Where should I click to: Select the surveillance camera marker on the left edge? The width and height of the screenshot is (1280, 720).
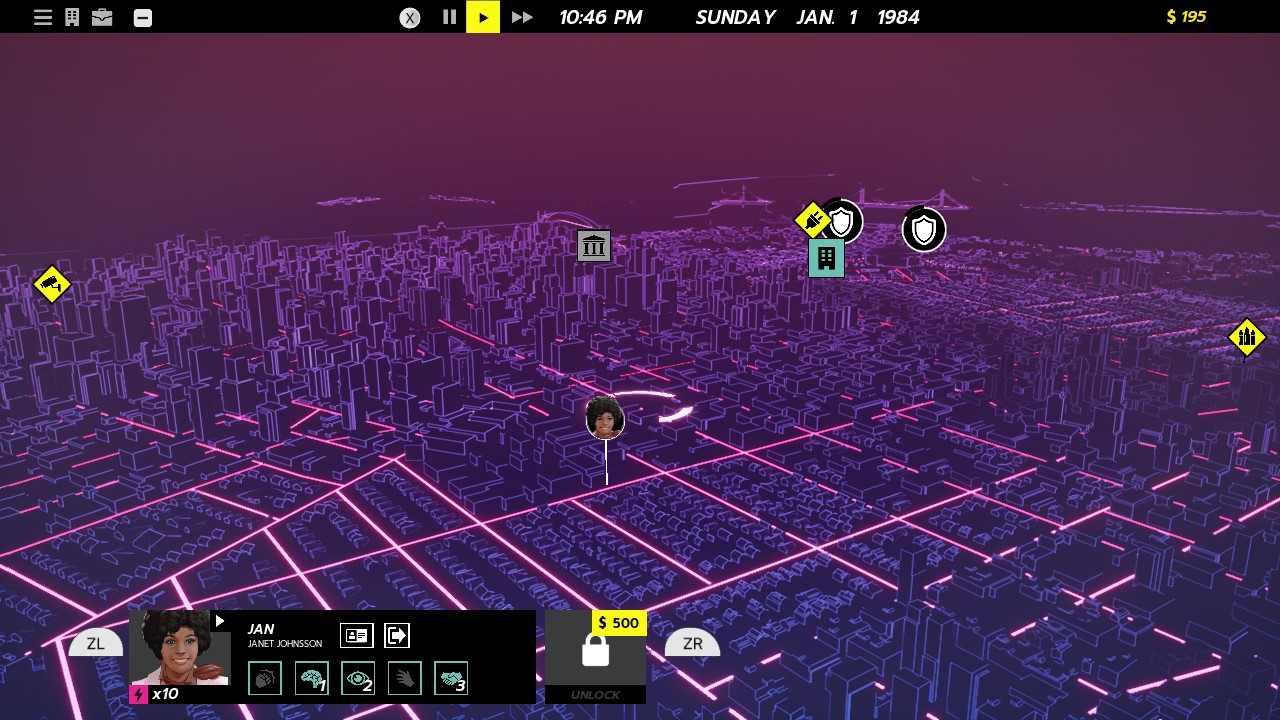52,284
